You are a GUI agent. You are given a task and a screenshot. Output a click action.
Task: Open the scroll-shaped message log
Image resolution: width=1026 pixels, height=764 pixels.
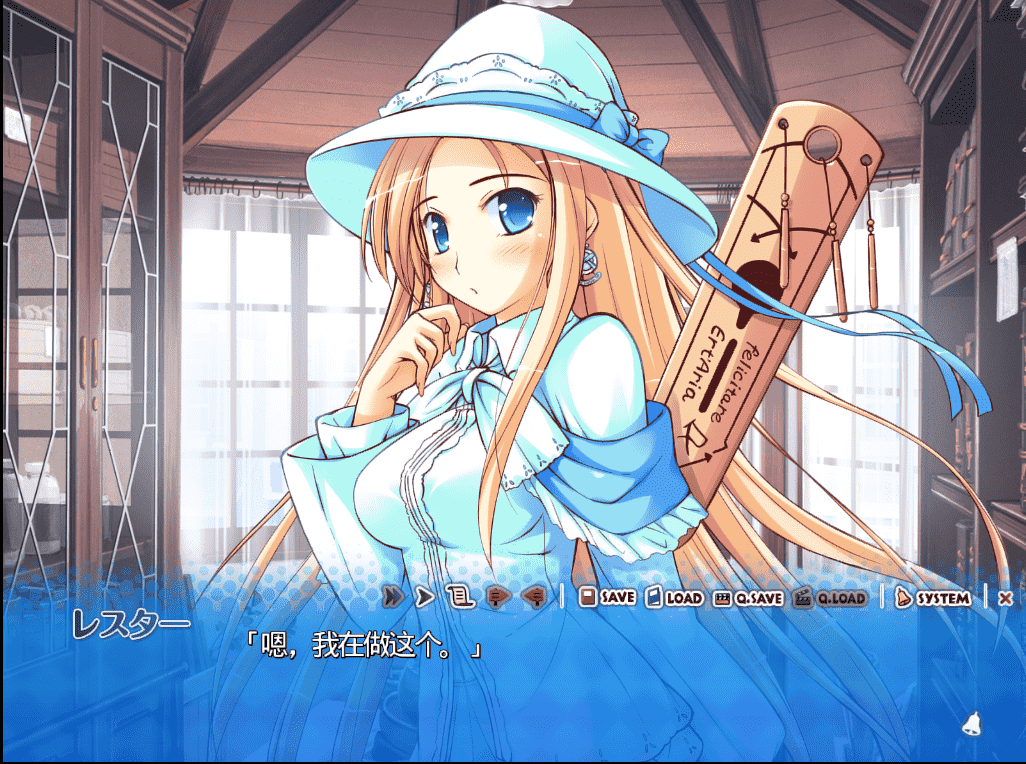click(459, 597)
